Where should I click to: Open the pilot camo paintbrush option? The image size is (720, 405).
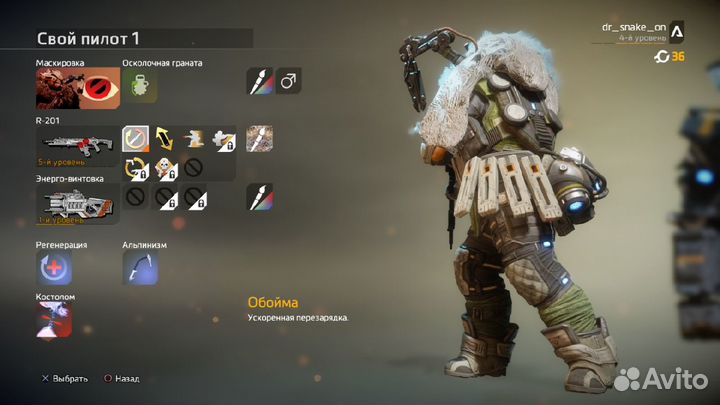pos(258,82)
